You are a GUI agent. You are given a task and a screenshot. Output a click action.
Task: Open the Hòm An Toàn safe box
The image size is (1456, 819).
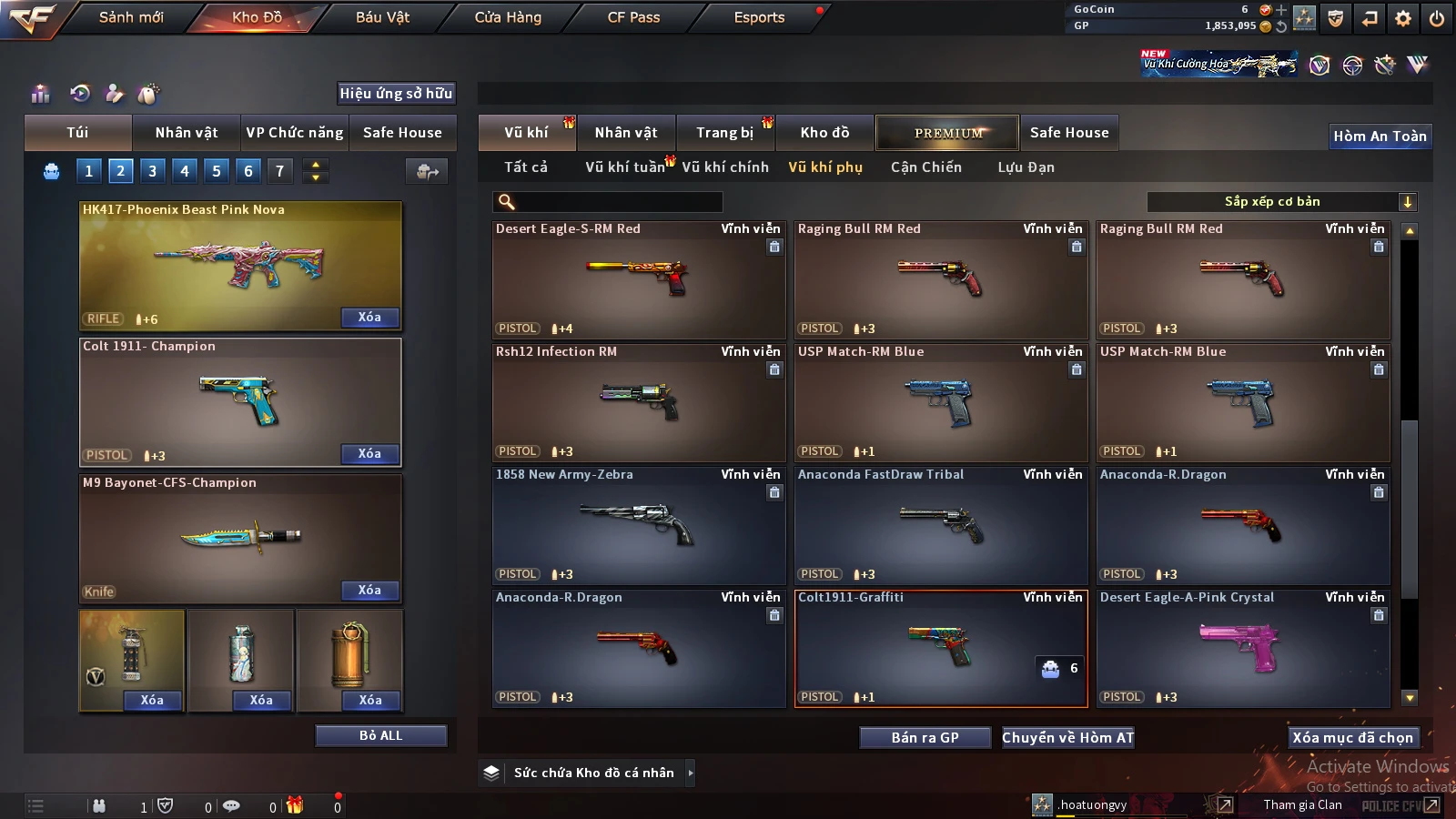(1380, 136)
